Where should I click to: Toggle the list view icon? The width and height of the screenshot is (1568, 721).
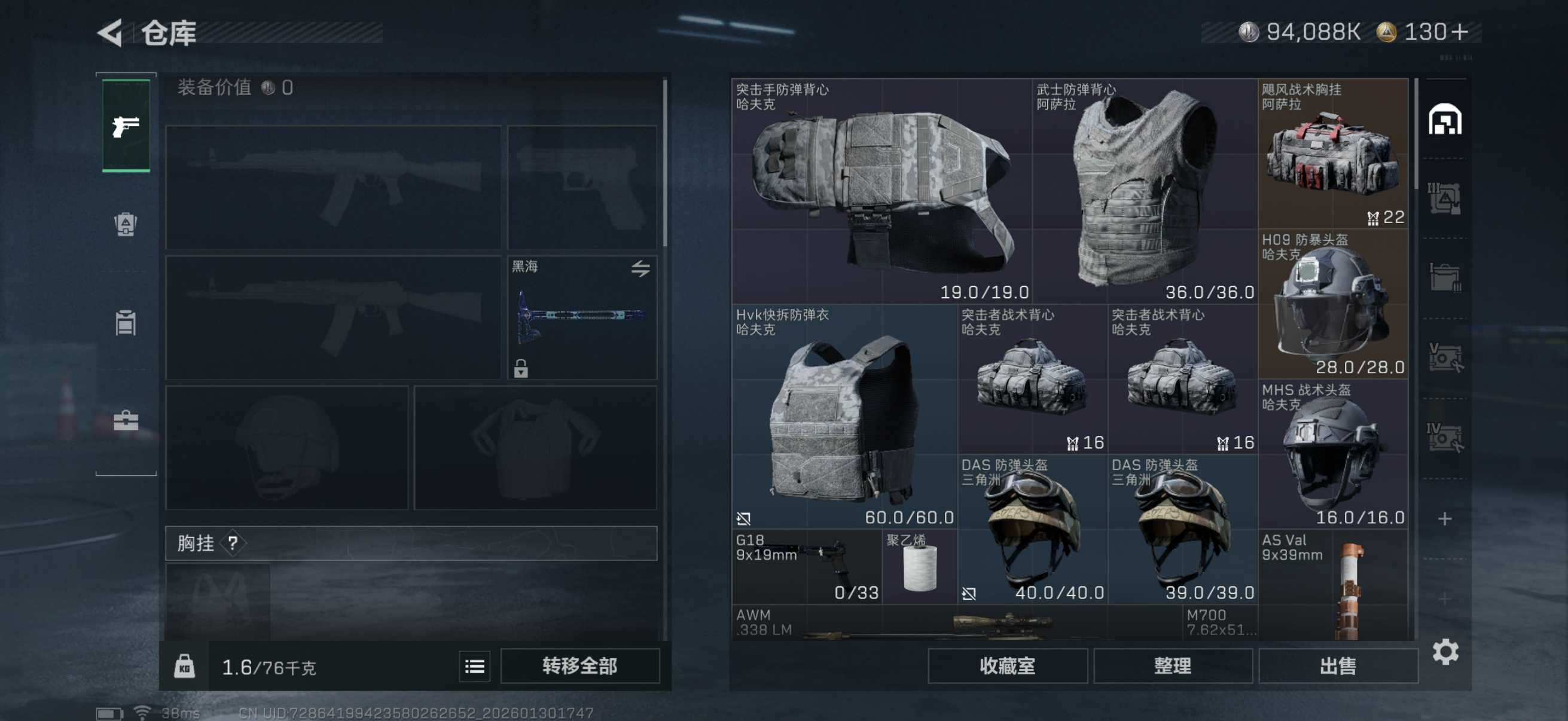coord(474,666)
